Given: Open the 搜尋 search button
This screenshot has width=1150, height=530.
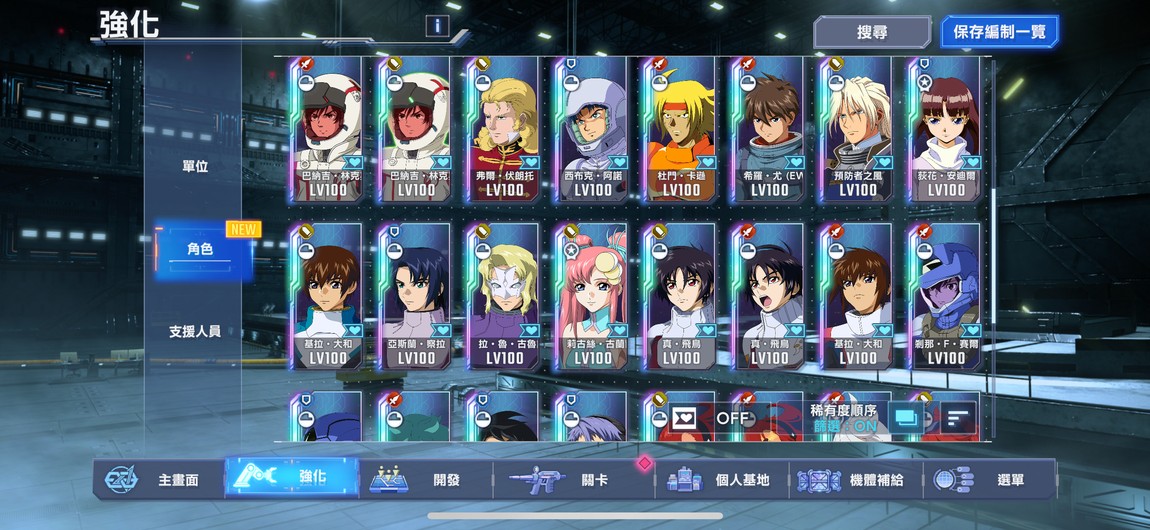Looking at the screenshot, I should tap(871, 32).
